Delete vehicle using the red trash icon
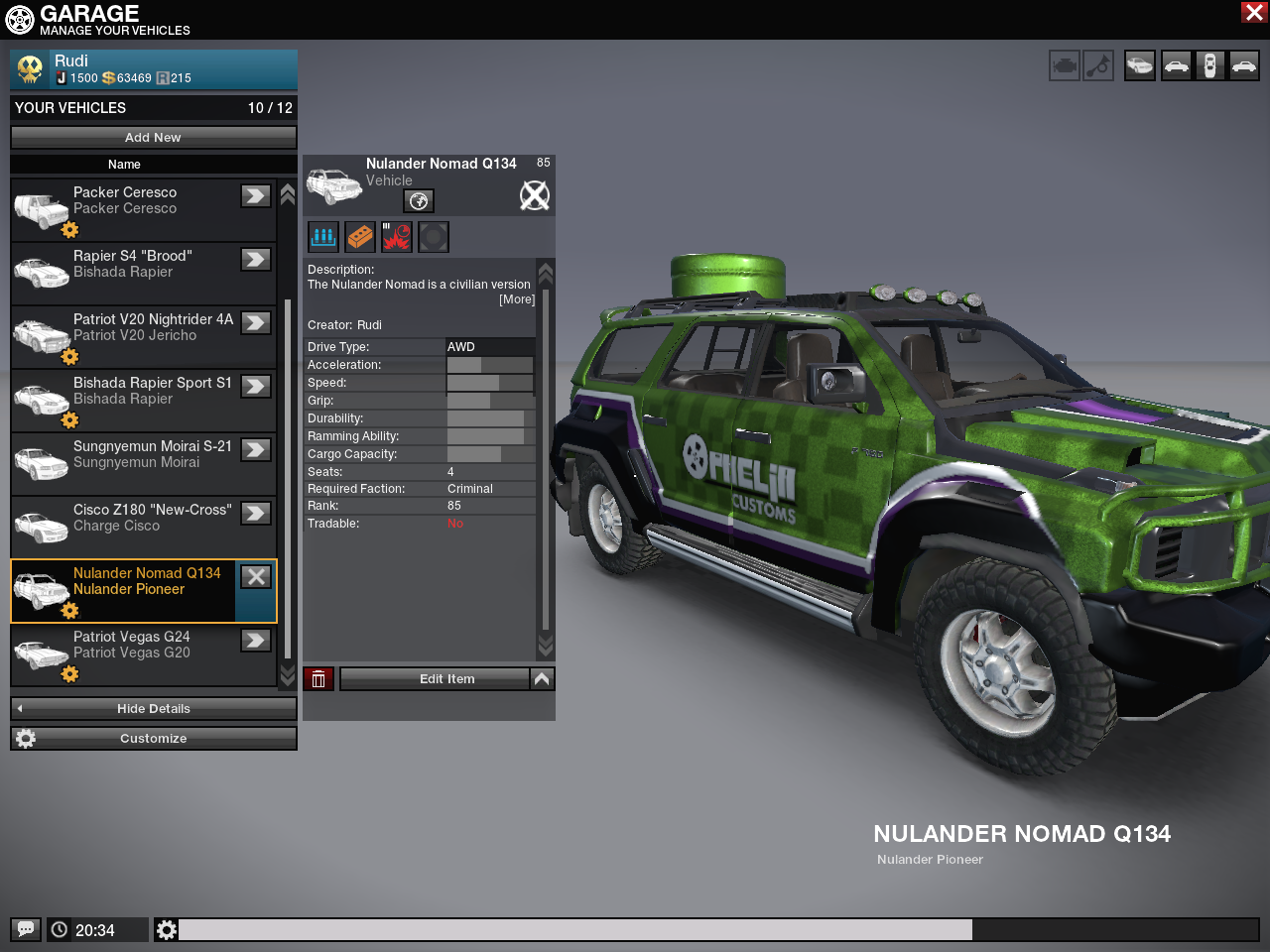The width and height of the screenshot is (1270, 952). pos(318,679)
